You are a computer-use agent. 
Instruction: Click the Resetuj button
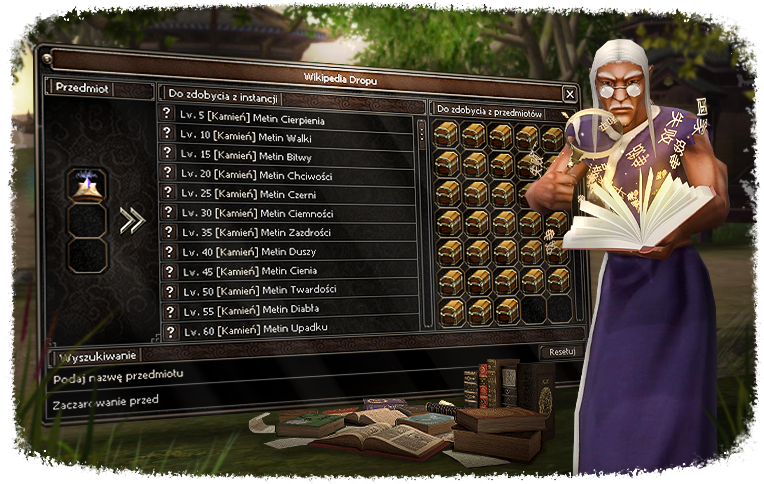click(561, 352)
